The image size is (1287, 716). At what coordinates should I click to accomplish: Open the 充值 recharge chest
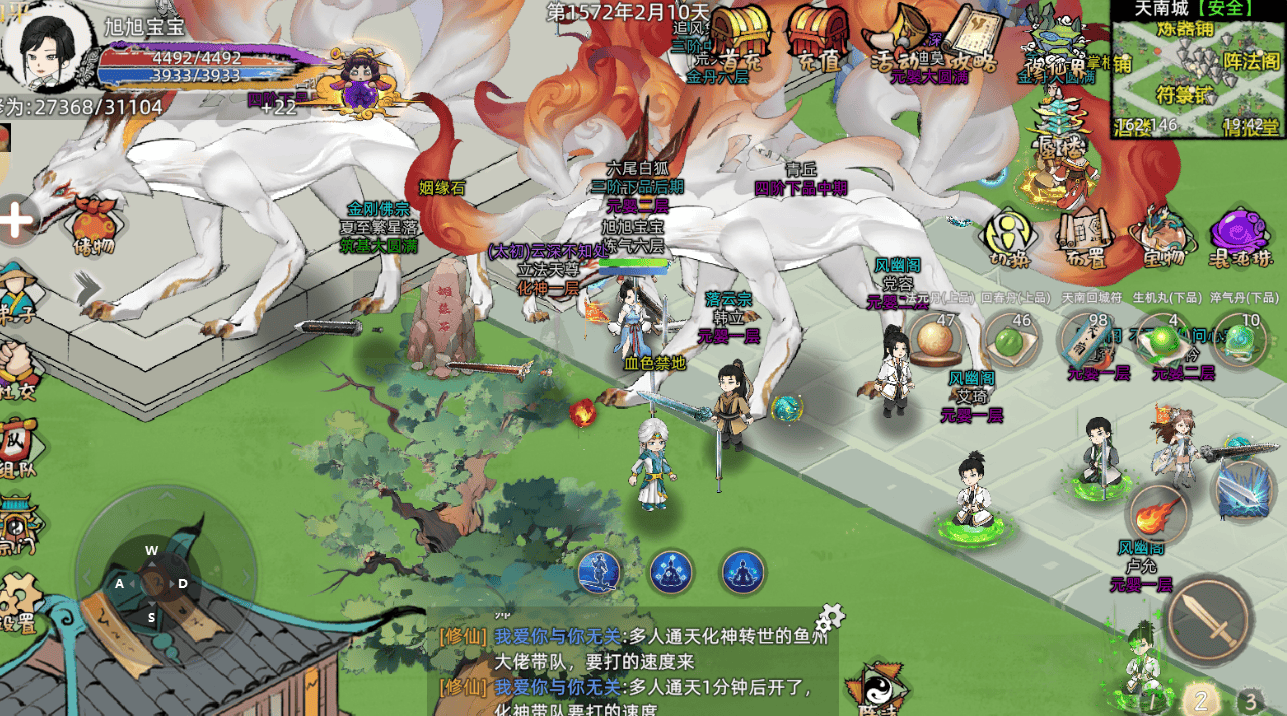(x=818, y=36)
